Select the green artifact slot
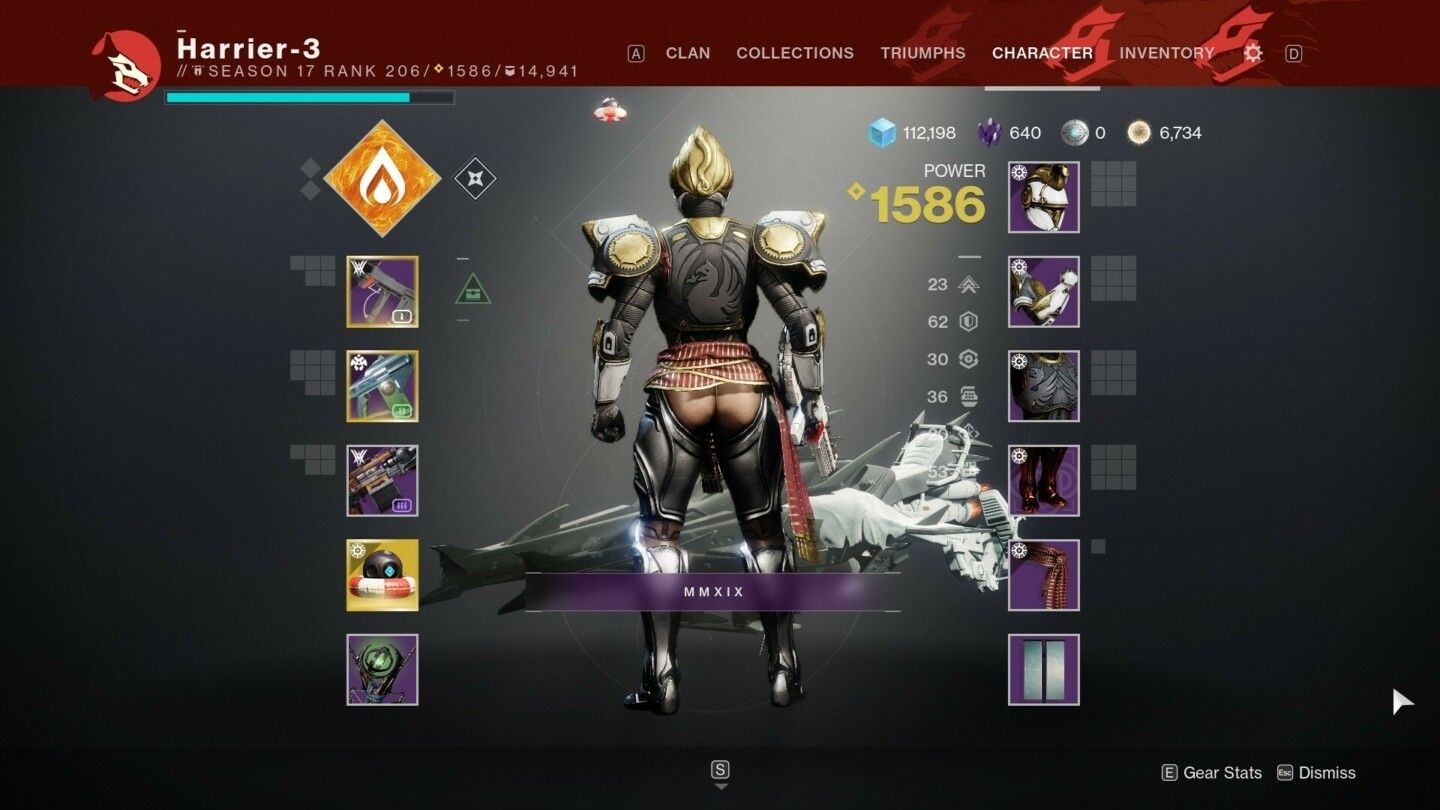This screenshot has width=1440, height=810. click(x=382, y=670)
